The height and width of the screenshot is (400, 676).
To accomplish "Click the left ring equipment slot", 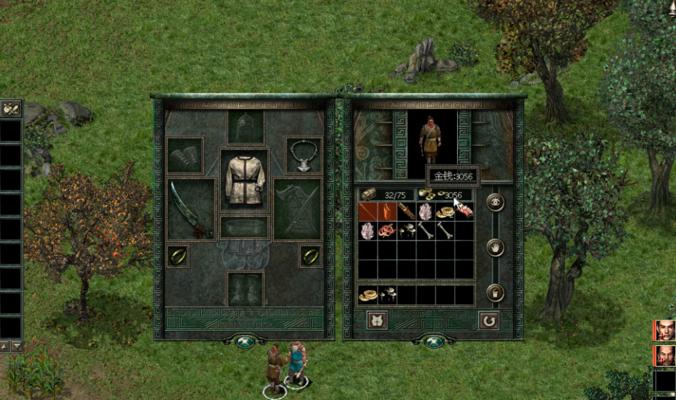I will [x=177, y=256].
